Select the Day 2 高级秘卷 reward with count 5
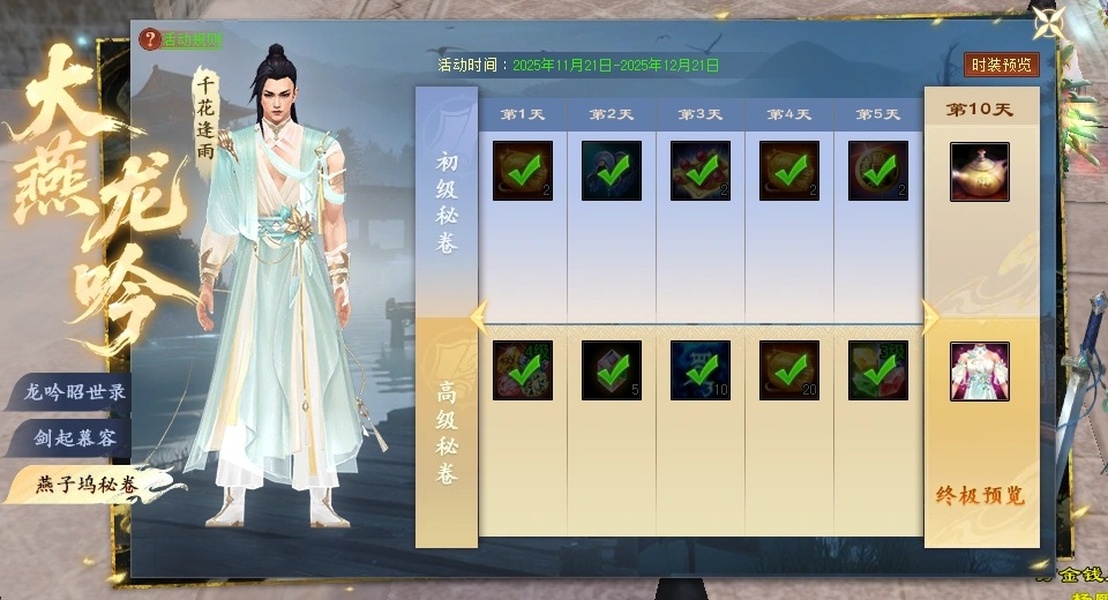 (611, 370)
